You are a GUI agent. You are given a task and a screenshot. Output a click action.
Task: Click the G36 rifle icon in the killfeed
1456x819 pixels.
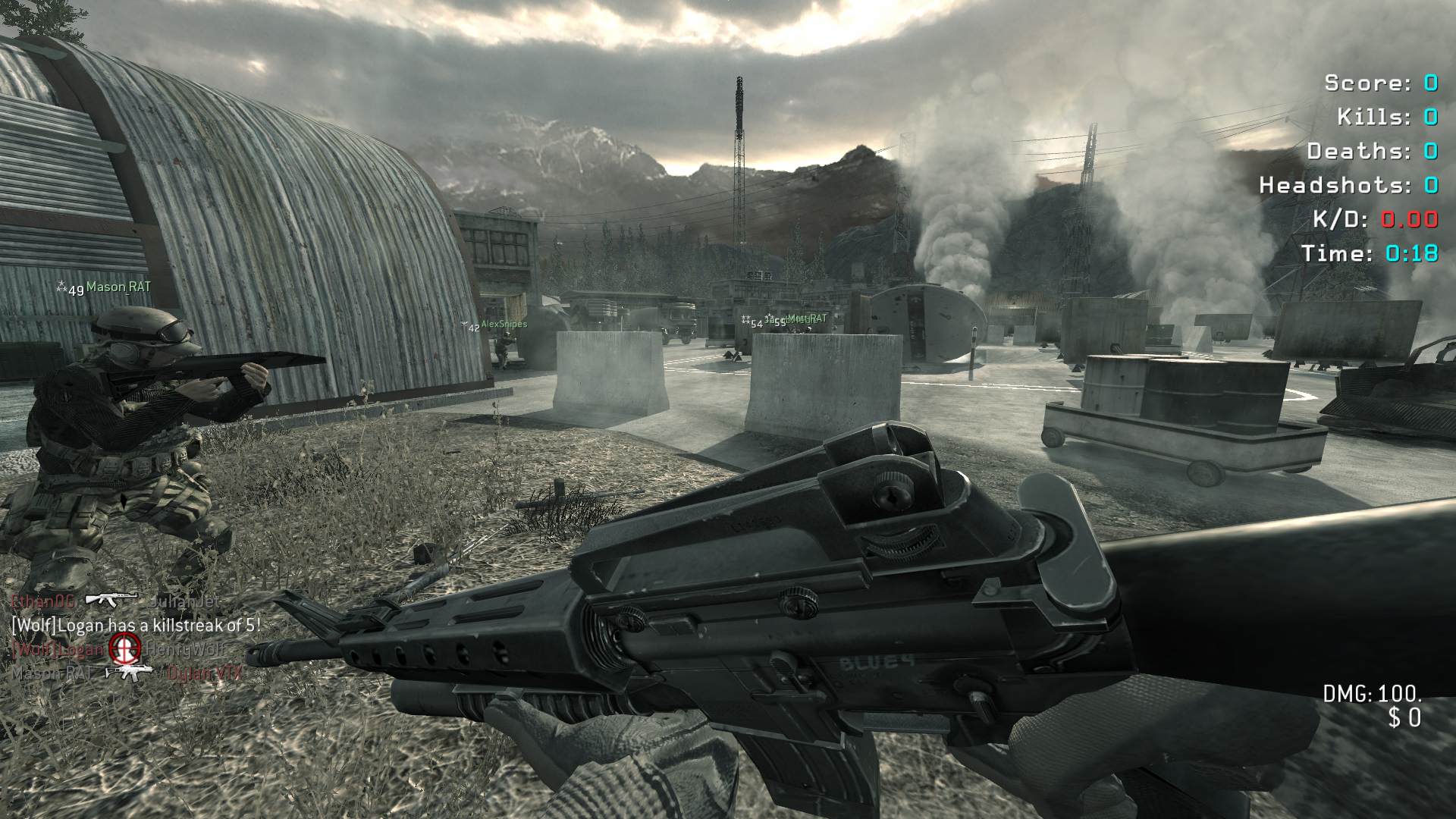point(129,672)
